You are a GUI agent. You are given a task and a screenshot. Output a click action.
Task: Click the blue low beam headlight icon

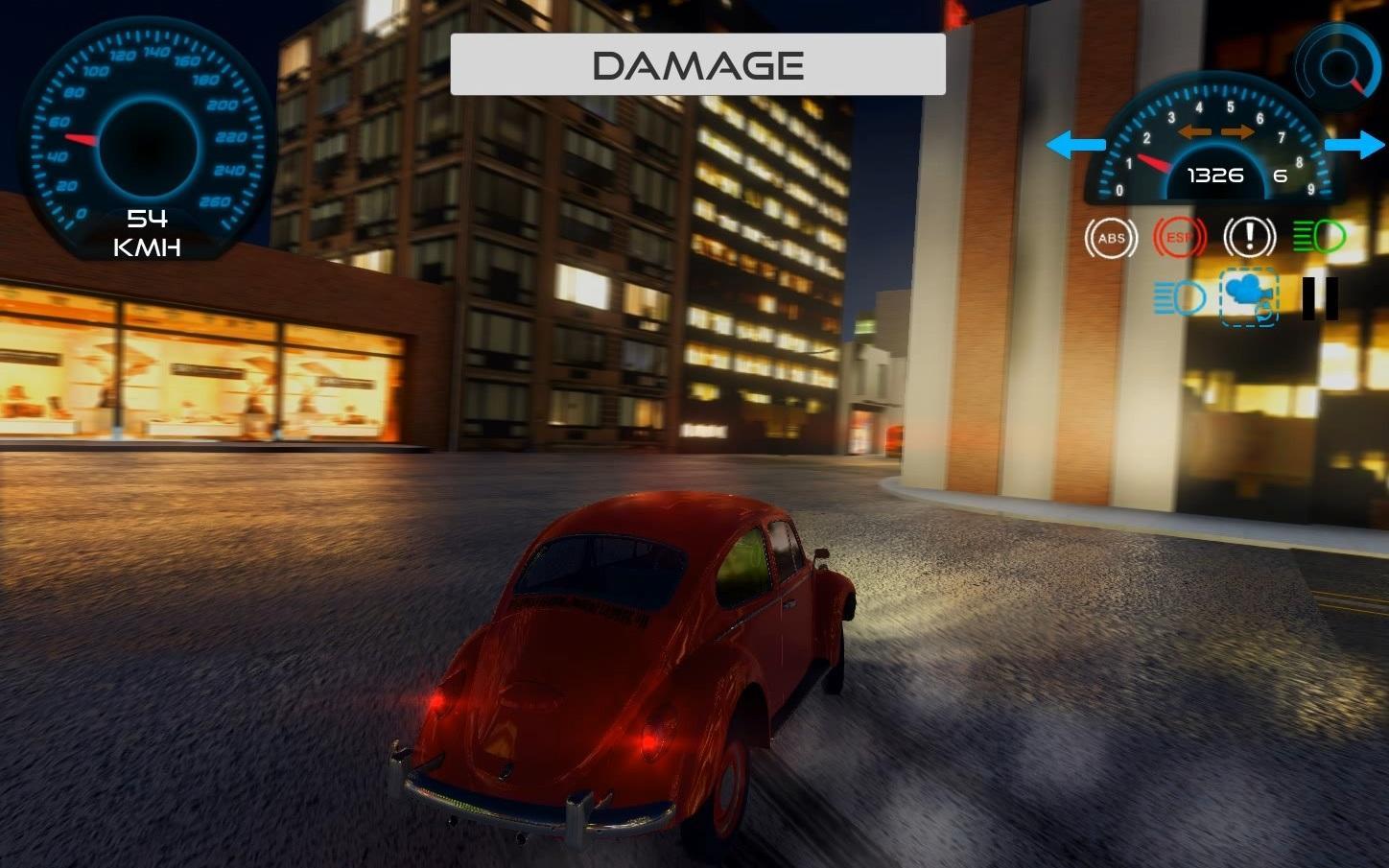point(1179,297)
